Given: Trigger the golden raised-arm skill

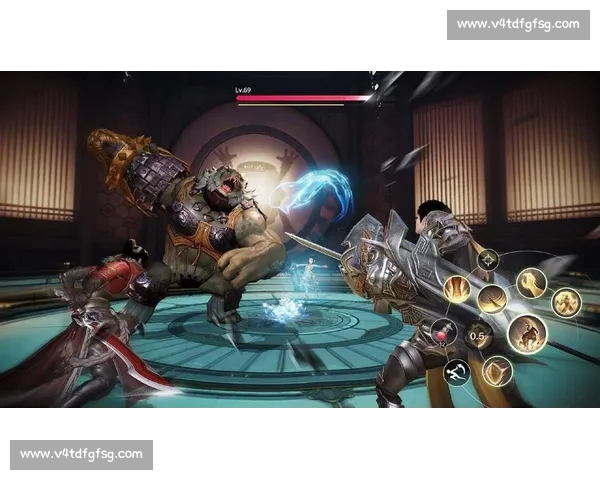Looking at the screenshot, I should pyautogui.click(x=531, y=283).
